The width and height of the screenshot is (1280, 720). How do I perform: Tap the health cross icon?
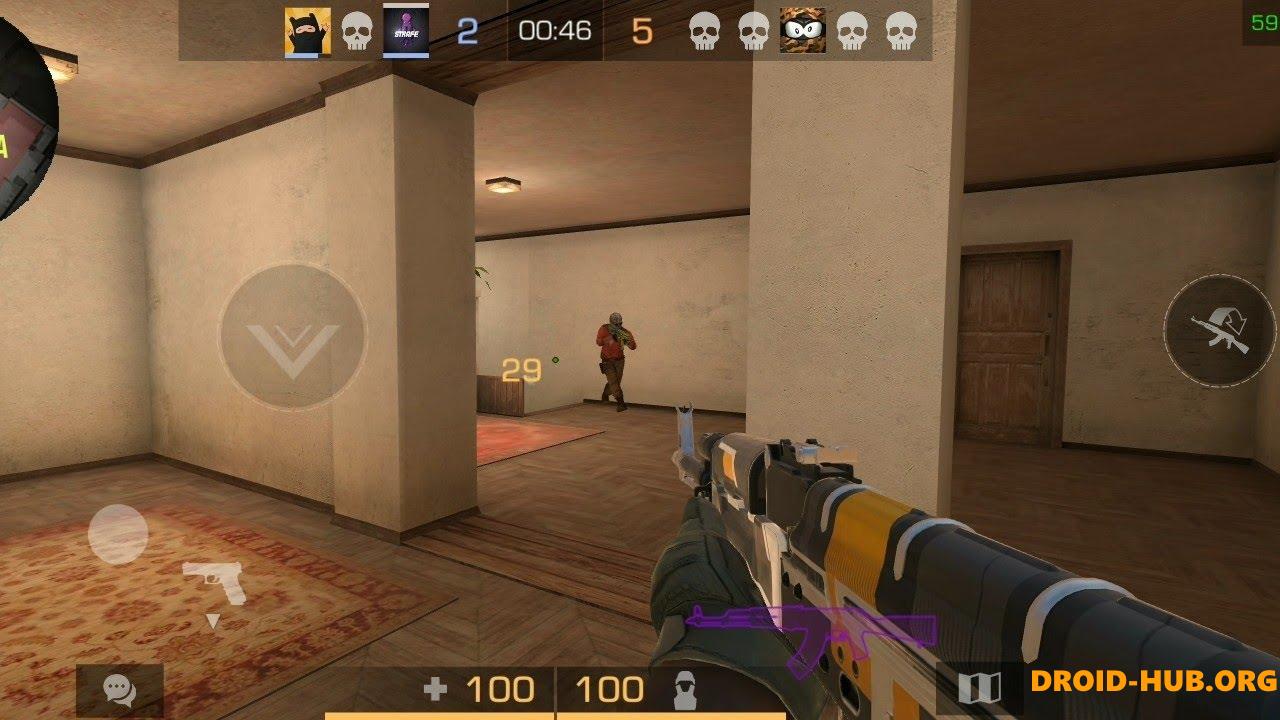[x=437, y=689]
